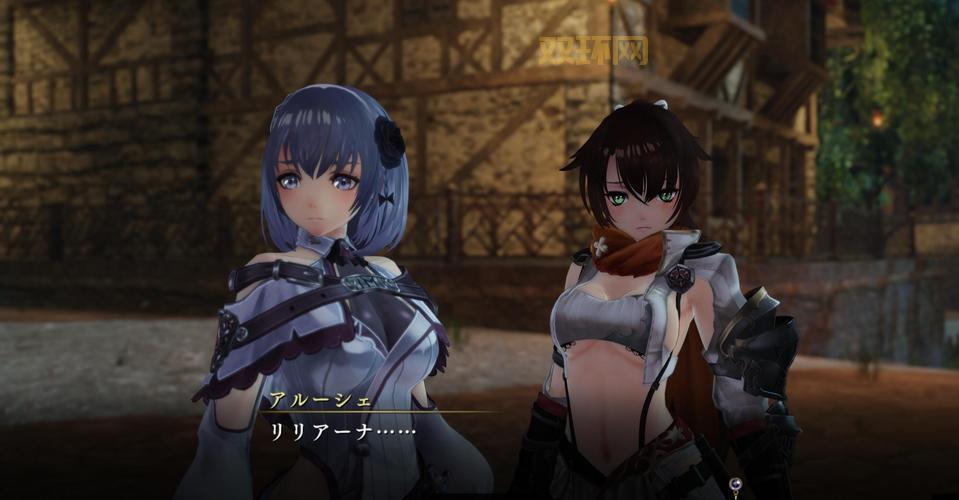The image size is (959, 500).
Task: Click the dialogue advance orb indicator
Action: coord(736,485)
